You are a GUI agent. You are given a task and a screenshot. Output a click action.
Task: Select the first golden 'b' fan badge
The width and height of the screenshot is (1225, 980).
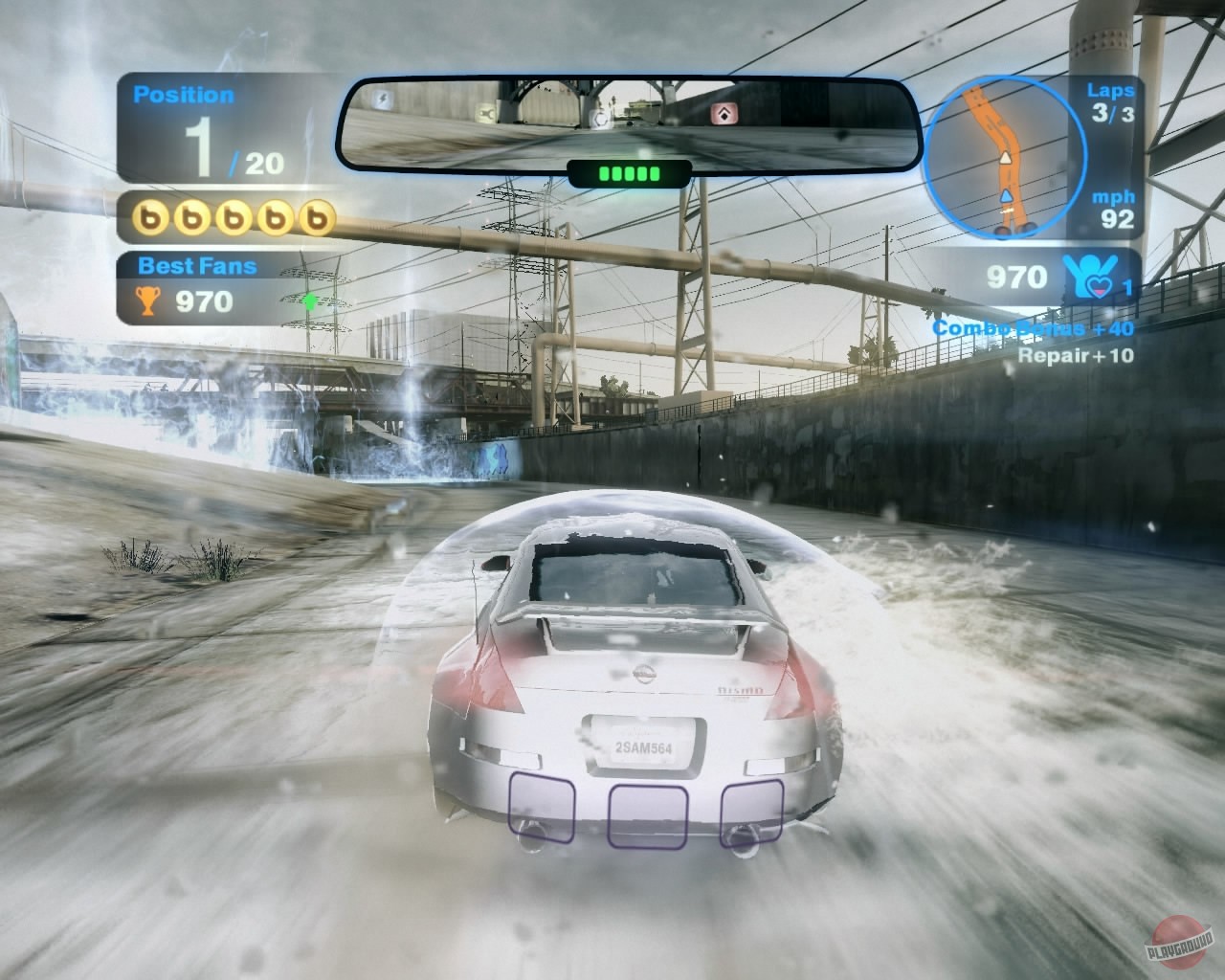point(151,217)
